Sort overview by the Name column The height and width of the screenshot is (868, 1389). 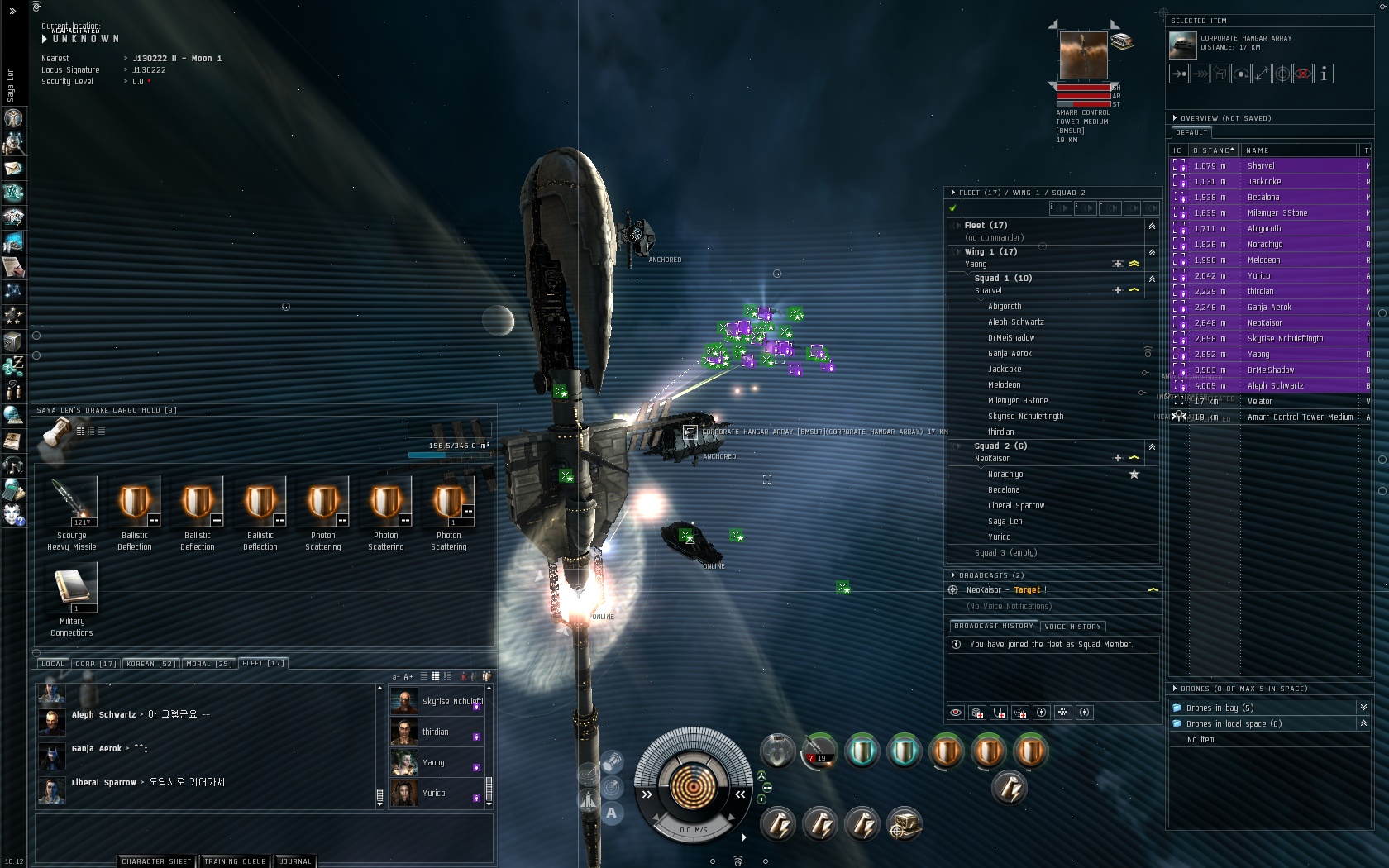click(1298, 150)
